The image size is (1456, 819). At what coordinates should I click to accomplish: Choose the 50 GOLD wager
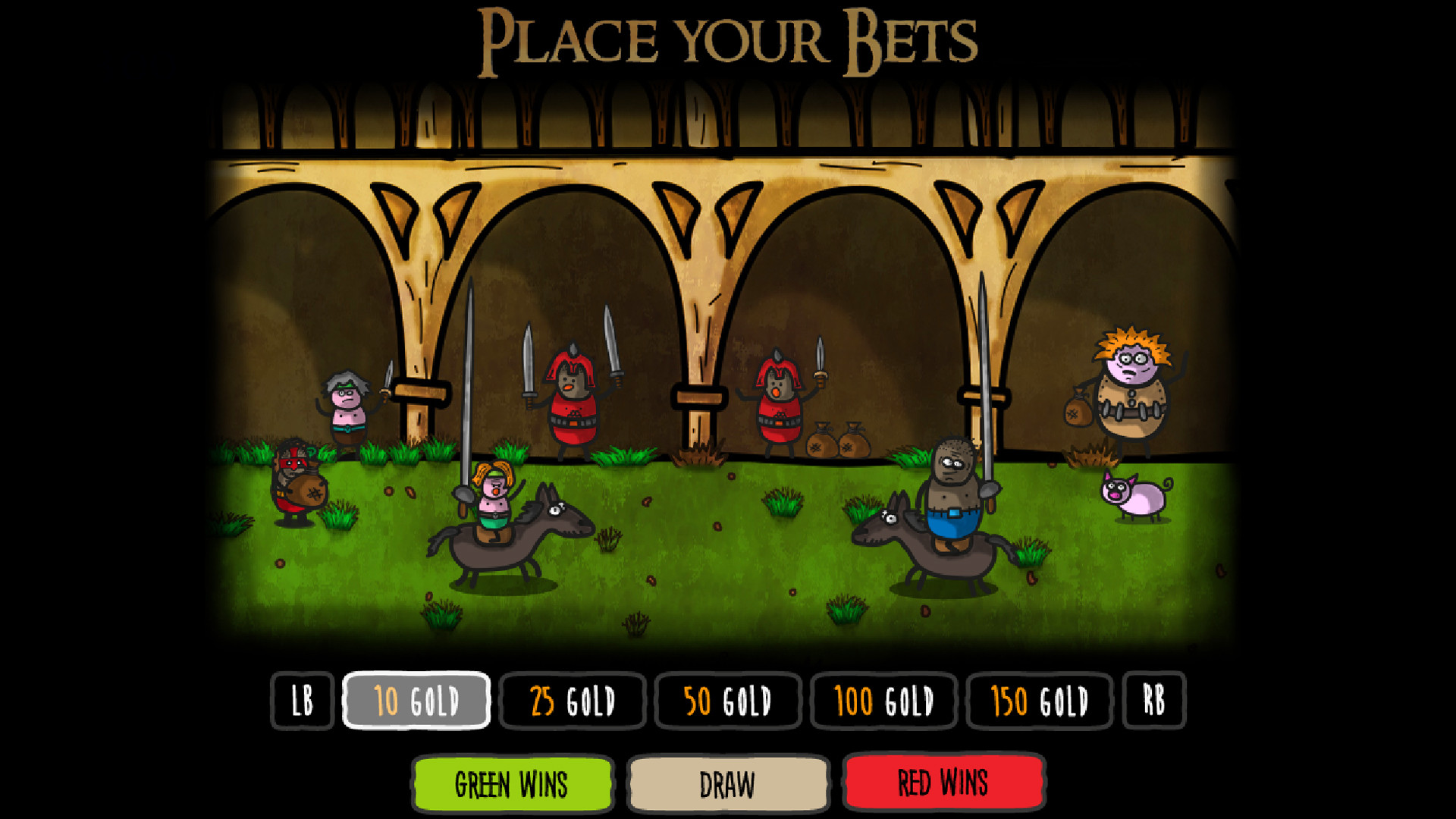coord(727,701)
